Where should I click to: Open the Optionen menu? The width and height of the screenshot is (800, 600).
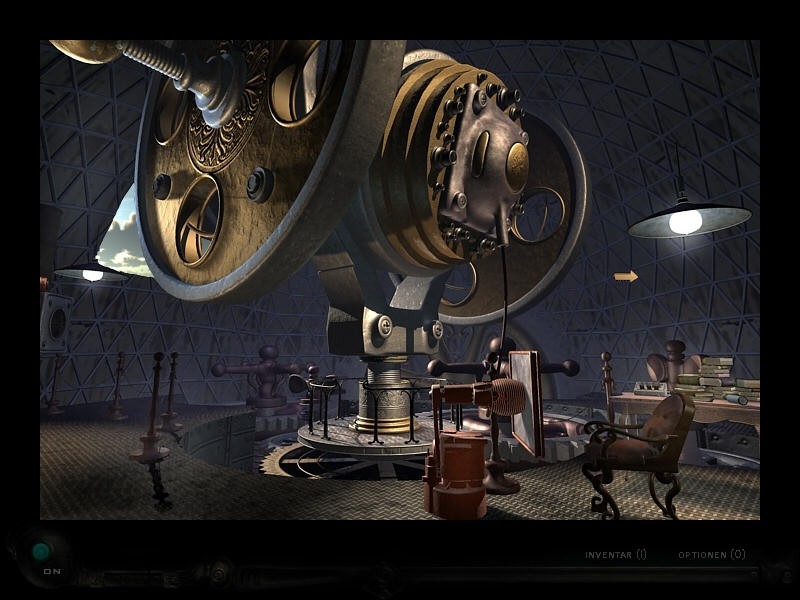pyautogui.click(x=711, y=554)
